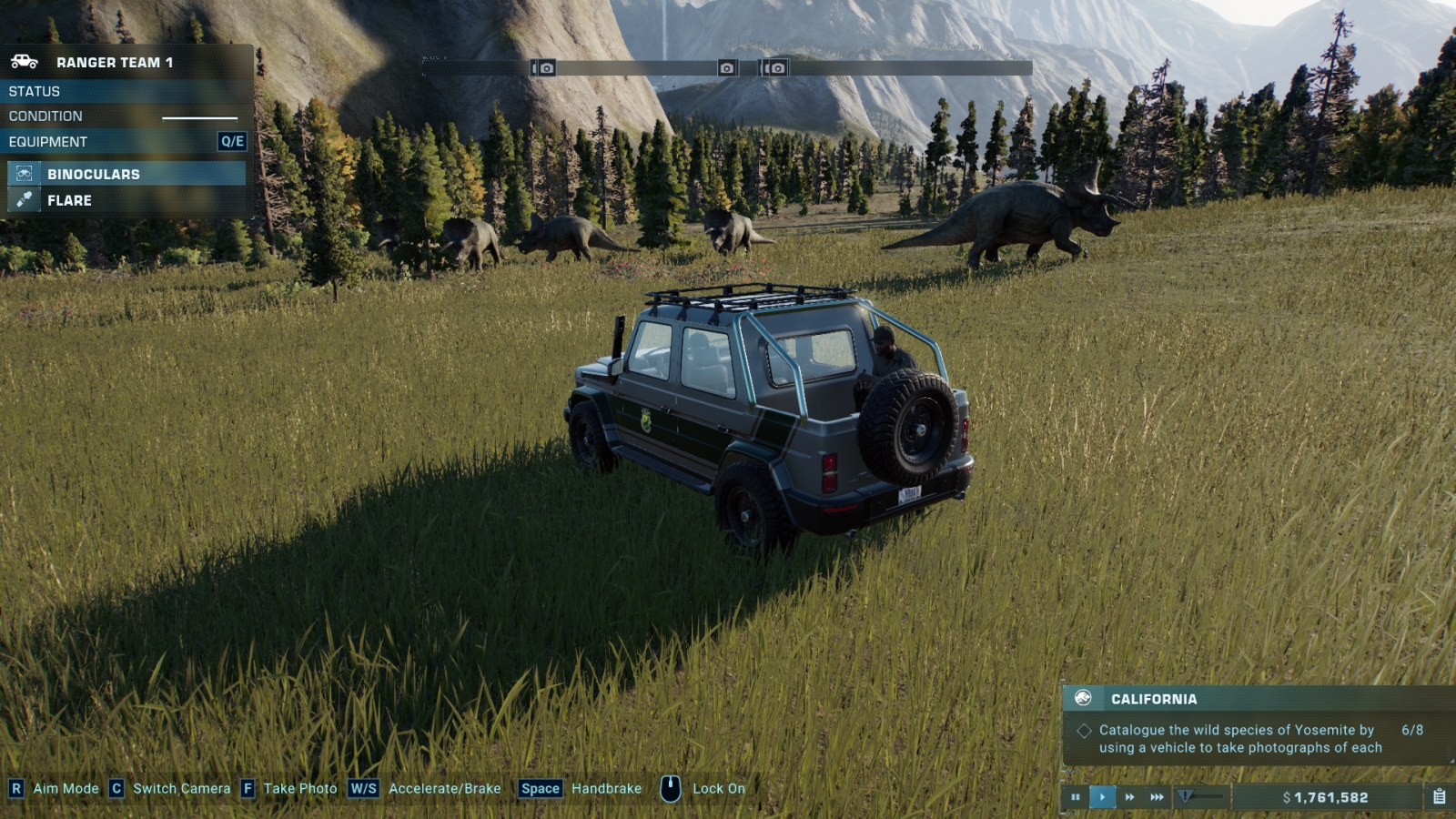Open the clipboard management icon
The height and width of the screenshot is (819, 1456).
point(1439,797)
